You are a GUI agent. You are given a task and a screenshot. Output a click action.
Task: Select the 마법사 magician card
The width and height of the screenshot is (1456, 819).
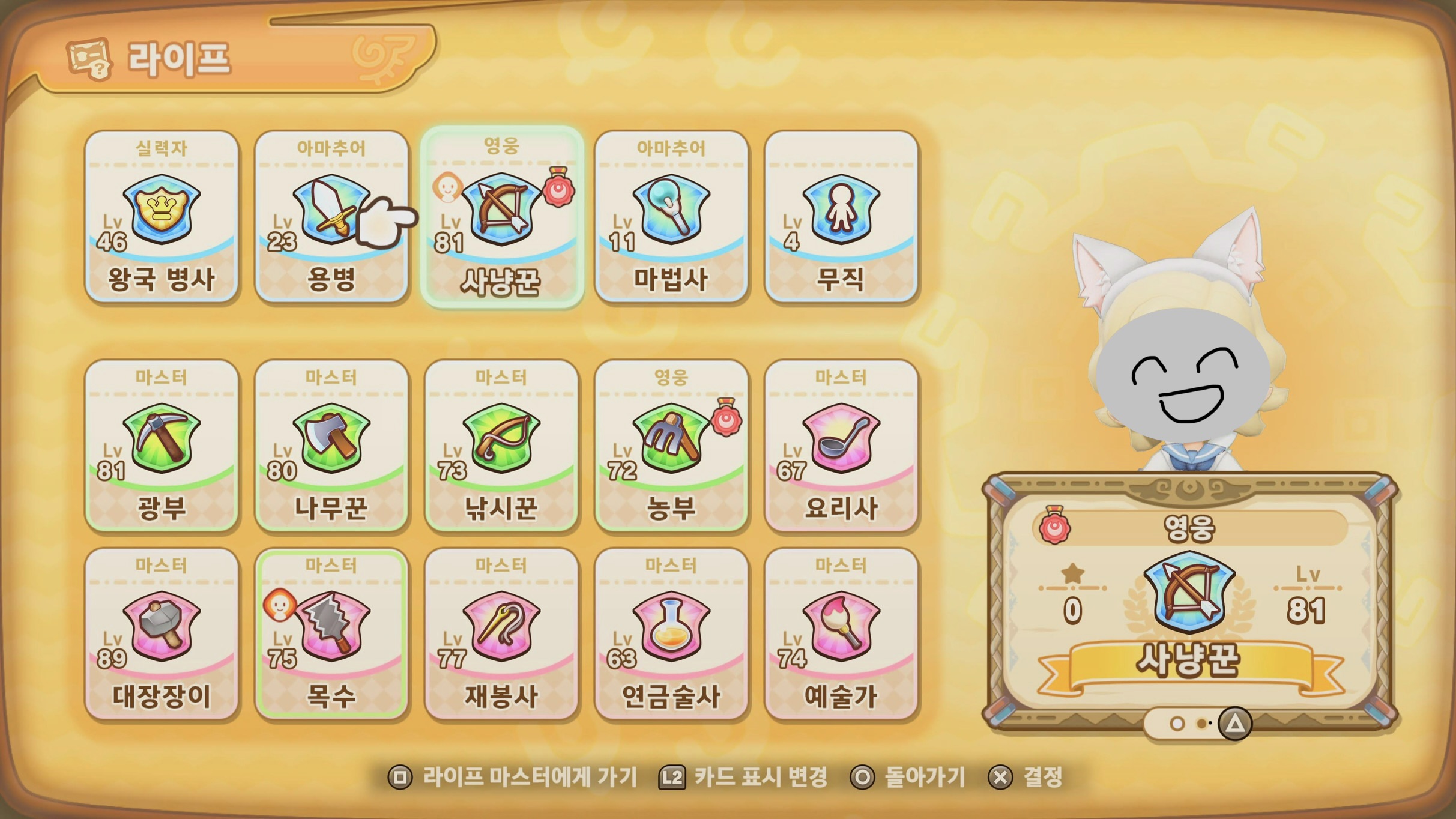click(x=671, y=217)
